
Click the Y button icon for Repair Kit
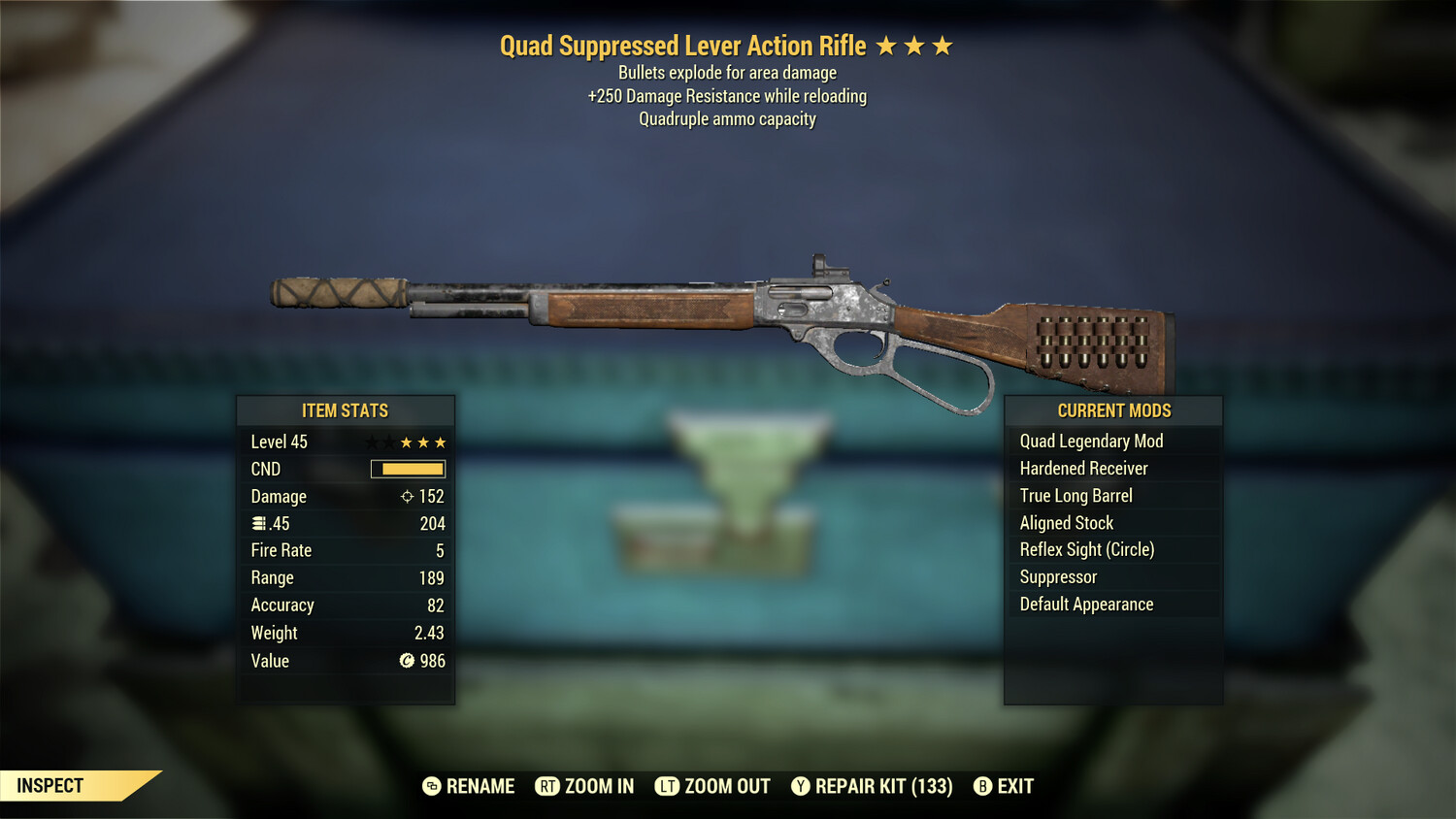tap(801, 786)
